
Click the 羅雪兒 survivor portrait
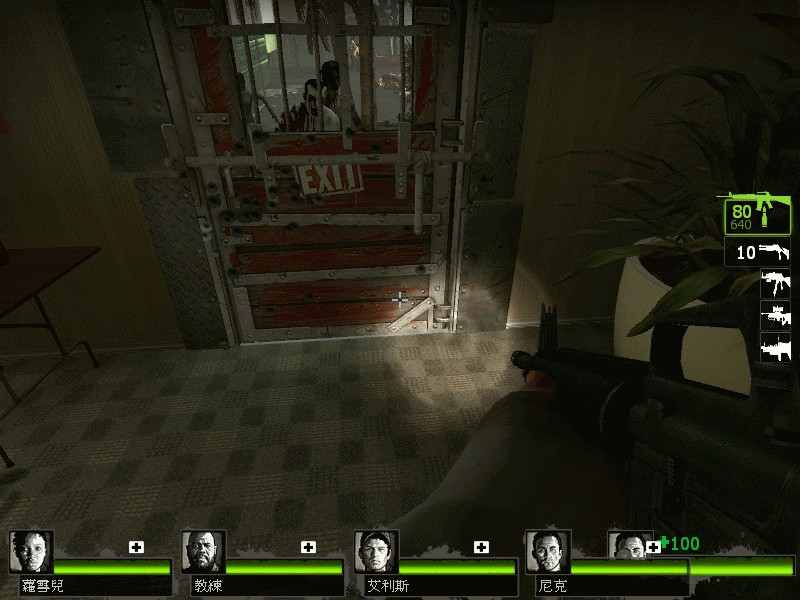coord(31,552)
